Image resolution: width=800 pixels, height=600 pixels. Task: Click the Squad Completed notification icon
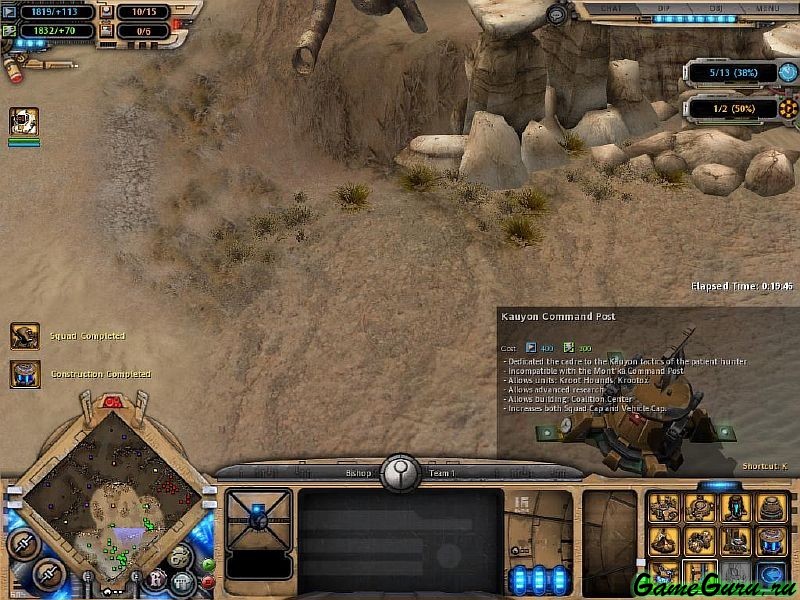click(25, 336)
